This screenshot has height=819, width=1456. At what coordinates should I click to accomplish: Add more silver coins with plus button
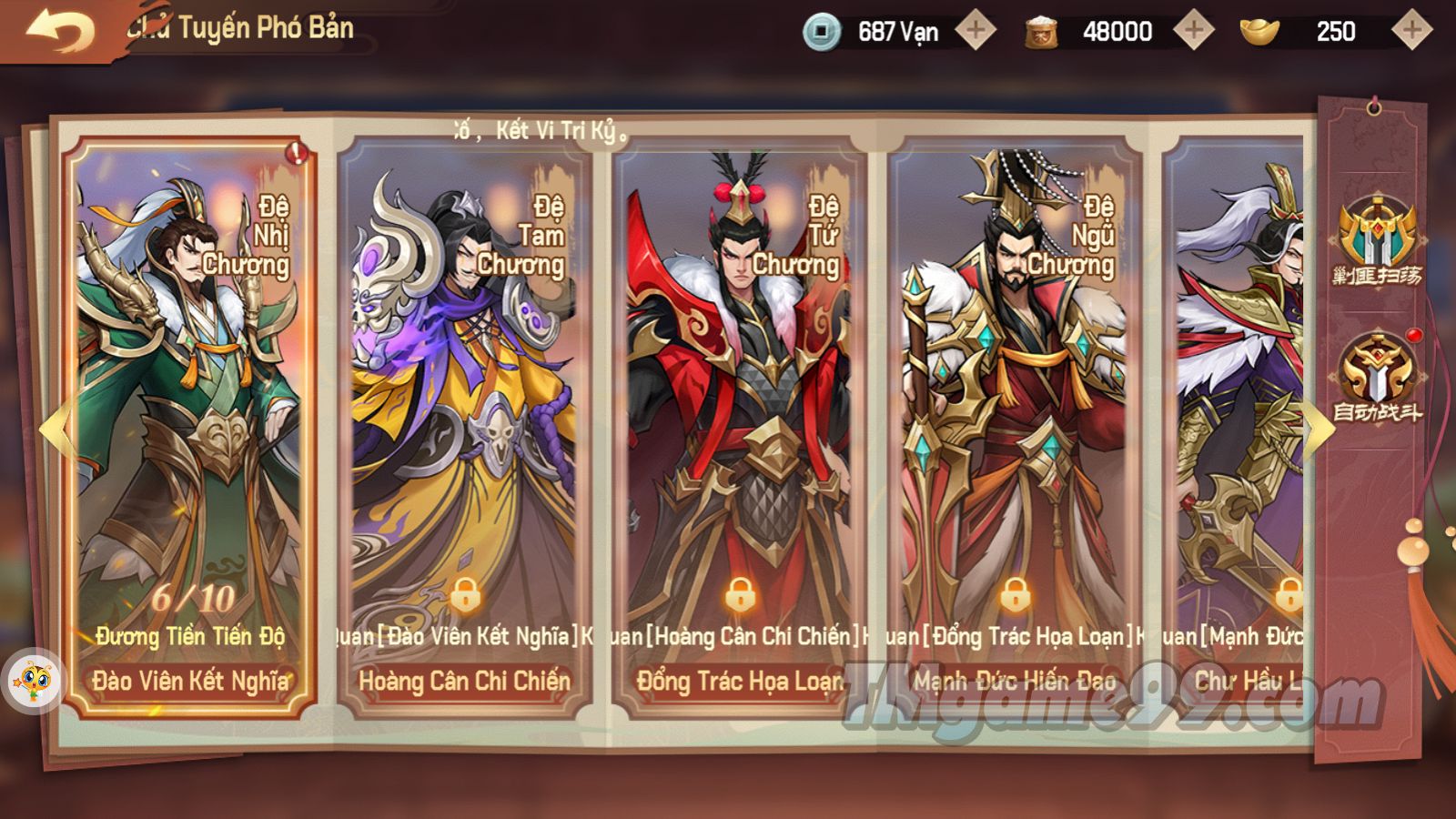click(976, 31)
